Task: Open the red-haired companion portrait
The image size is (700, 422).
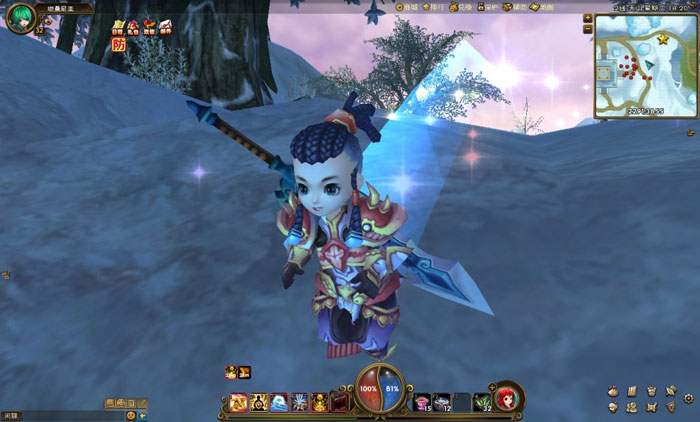Action: tap(507, 397)
